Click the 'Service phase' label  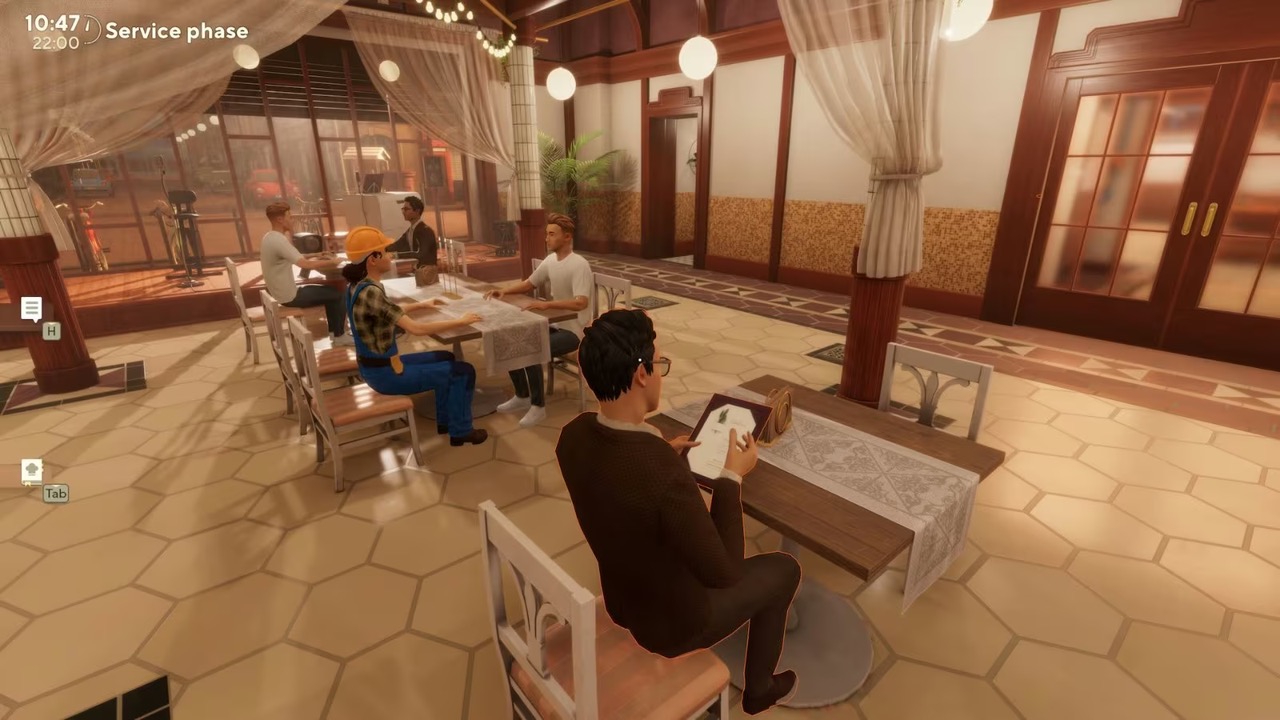176,31
